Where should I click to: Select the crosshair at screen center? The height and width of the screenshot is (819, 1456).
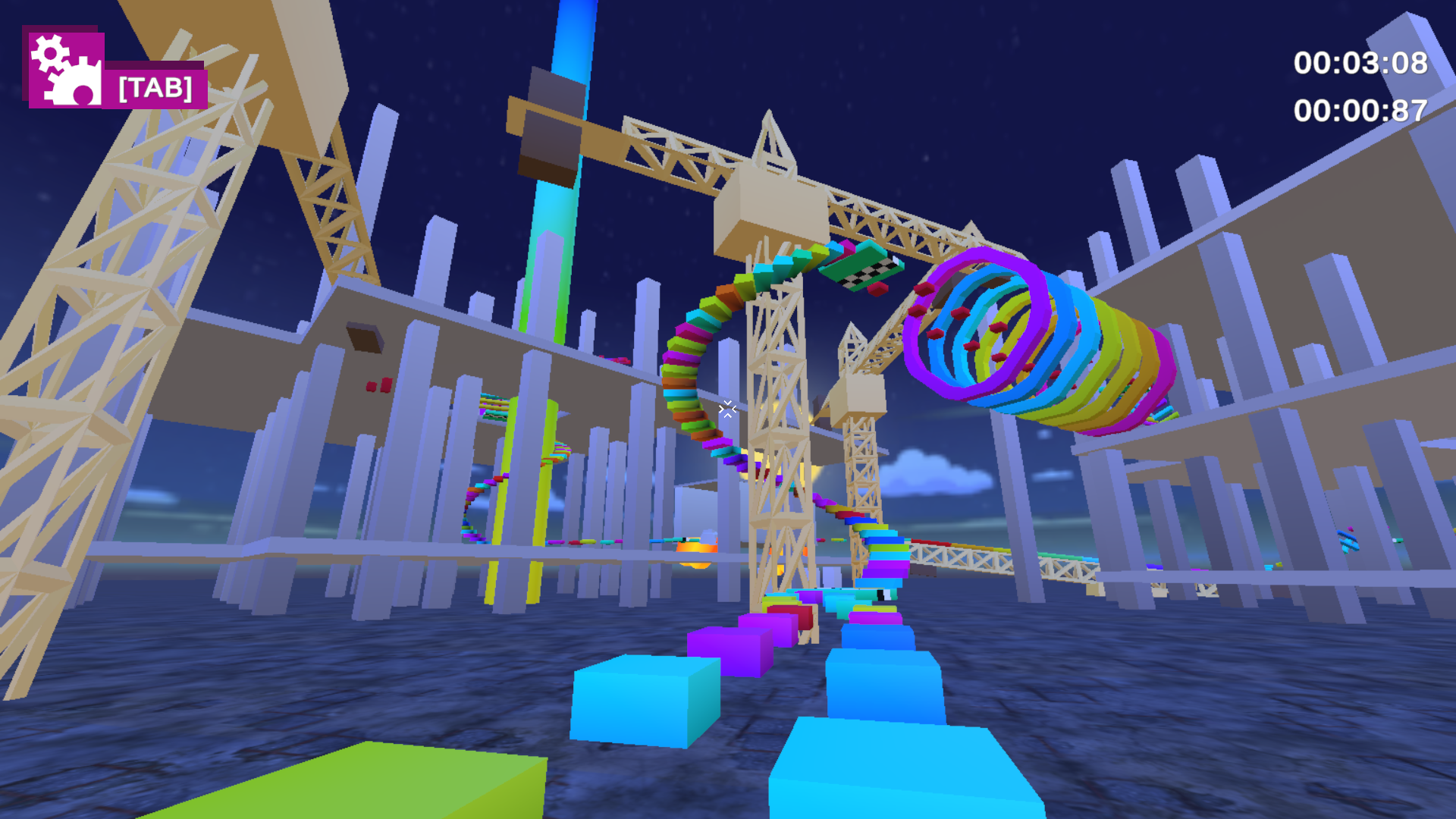click(726, 409)
